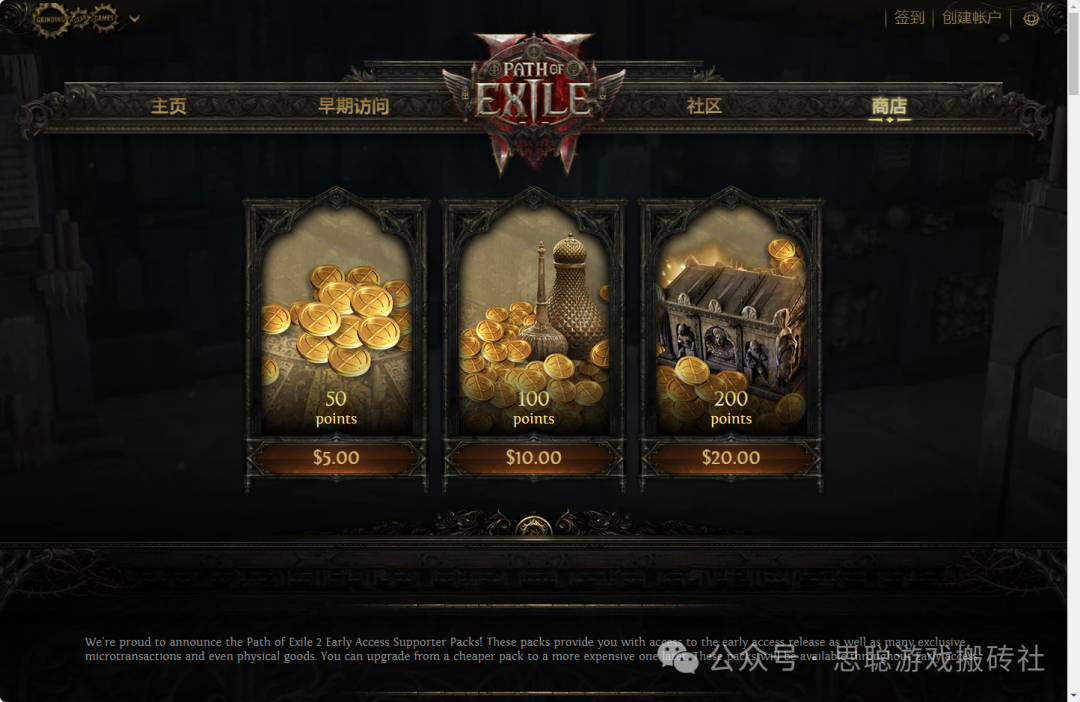Go to 早期访问 early access page
This screenshot has height=702, width=1080.
(353, 106)
